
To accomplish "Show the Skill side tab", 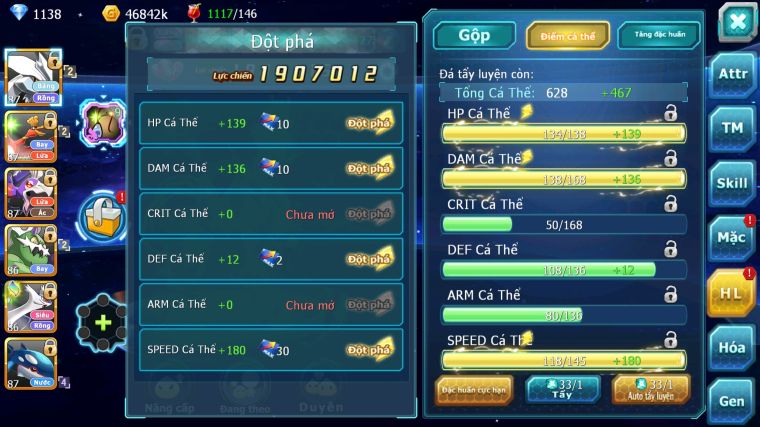I will click(x=731, y=183).
